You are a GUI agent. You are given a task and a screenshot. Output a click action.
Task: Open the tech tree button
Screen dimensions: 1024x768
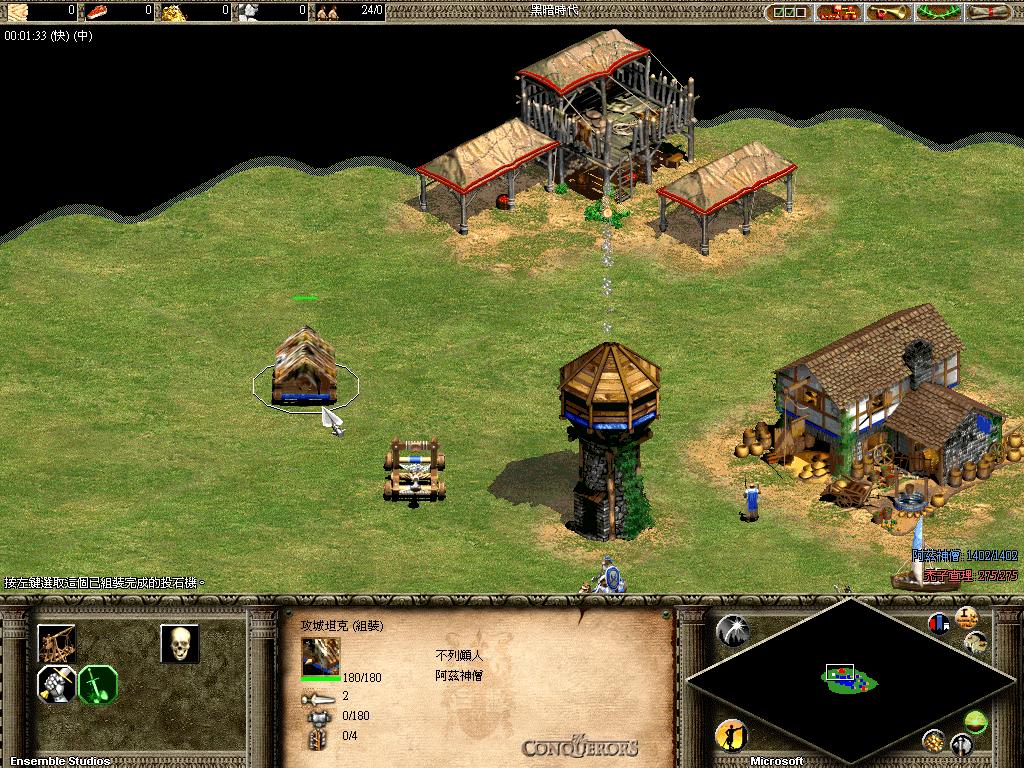point(838,12)
